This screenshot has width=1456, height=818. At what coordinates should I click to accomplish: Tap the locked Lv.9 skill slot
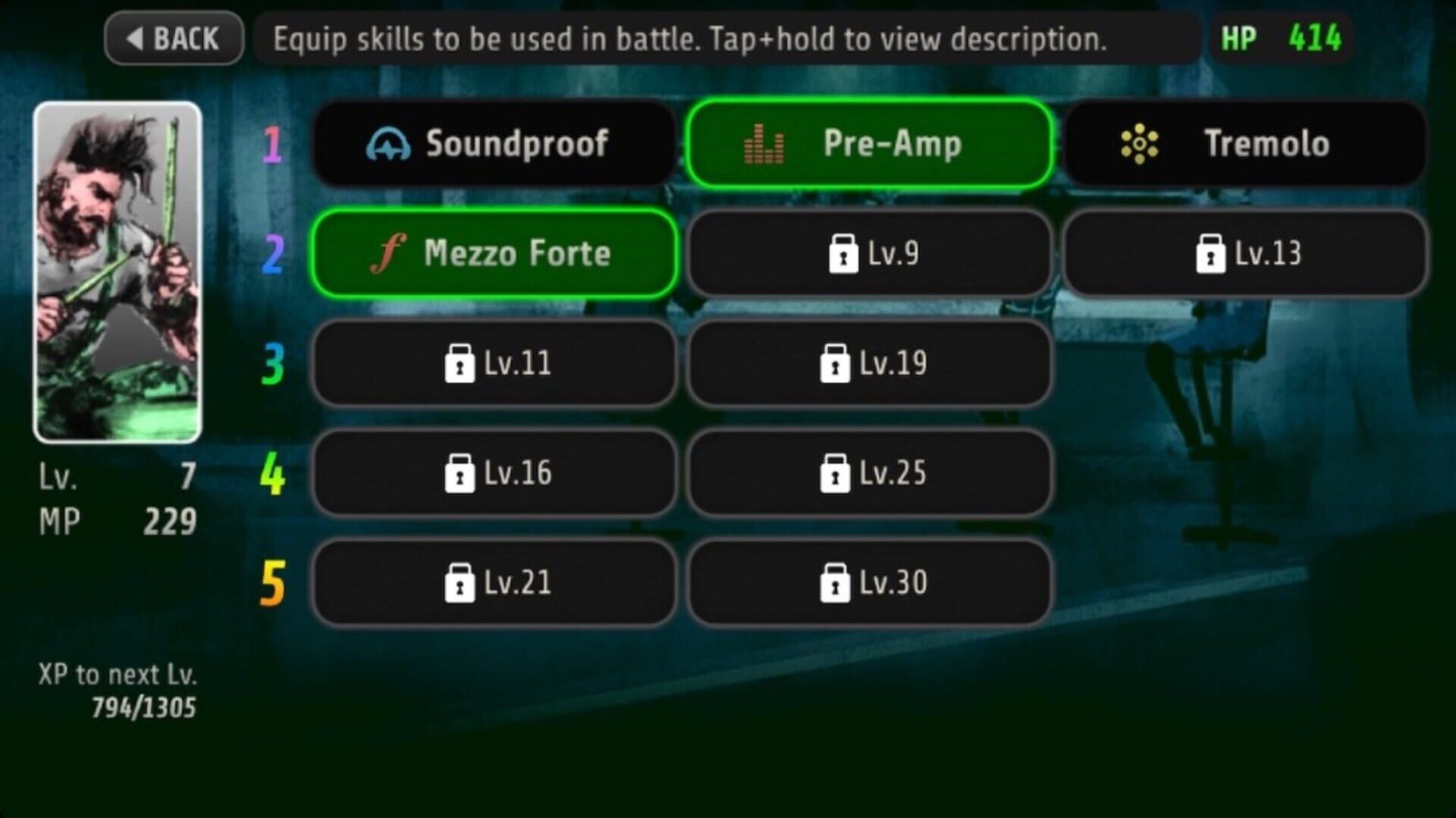tap(869, 253)
